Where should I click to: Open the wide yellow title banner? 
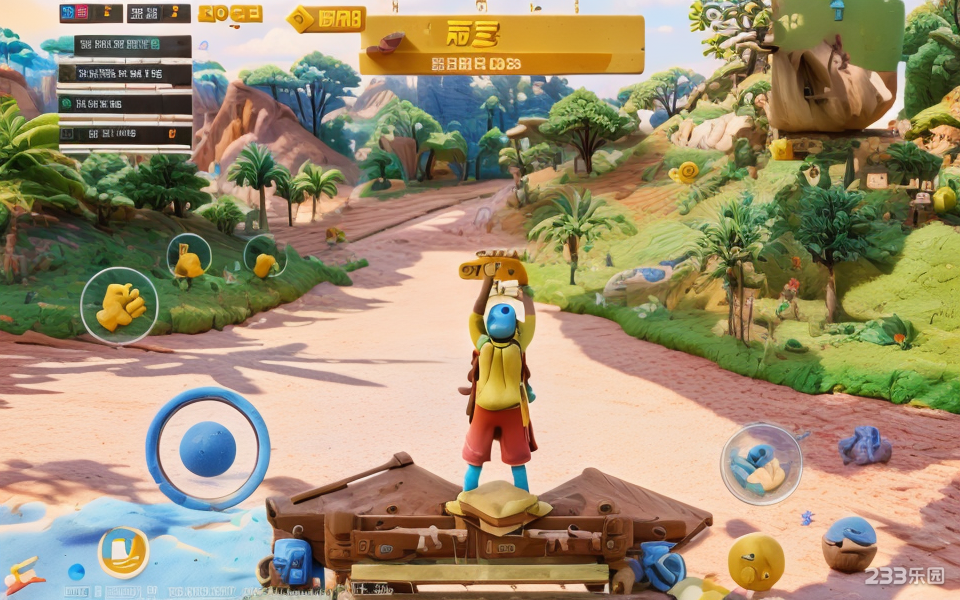(501, 45)
